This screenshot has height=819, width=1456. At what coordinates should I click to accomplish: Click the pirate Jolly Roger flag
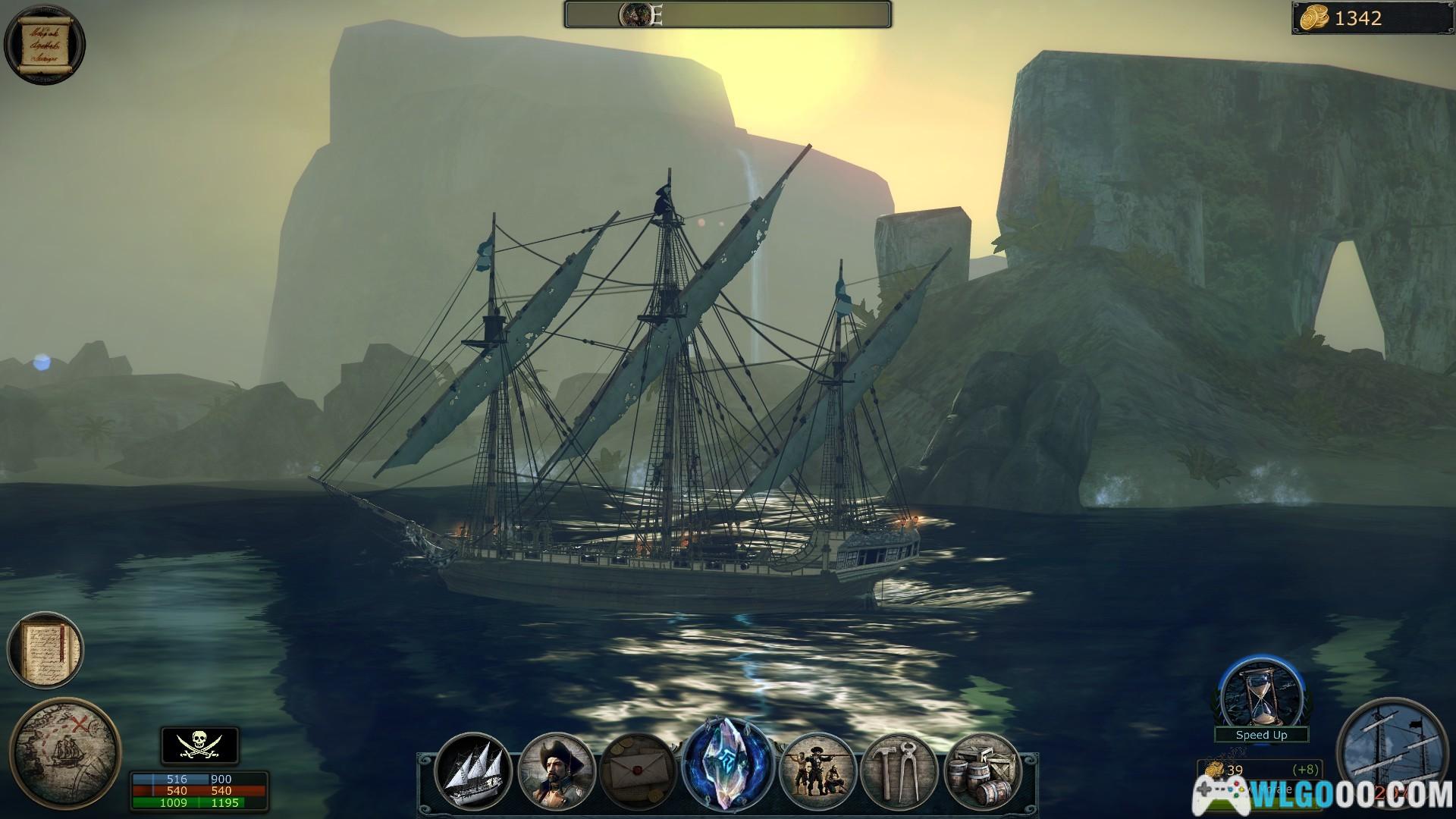click(199, 745)
